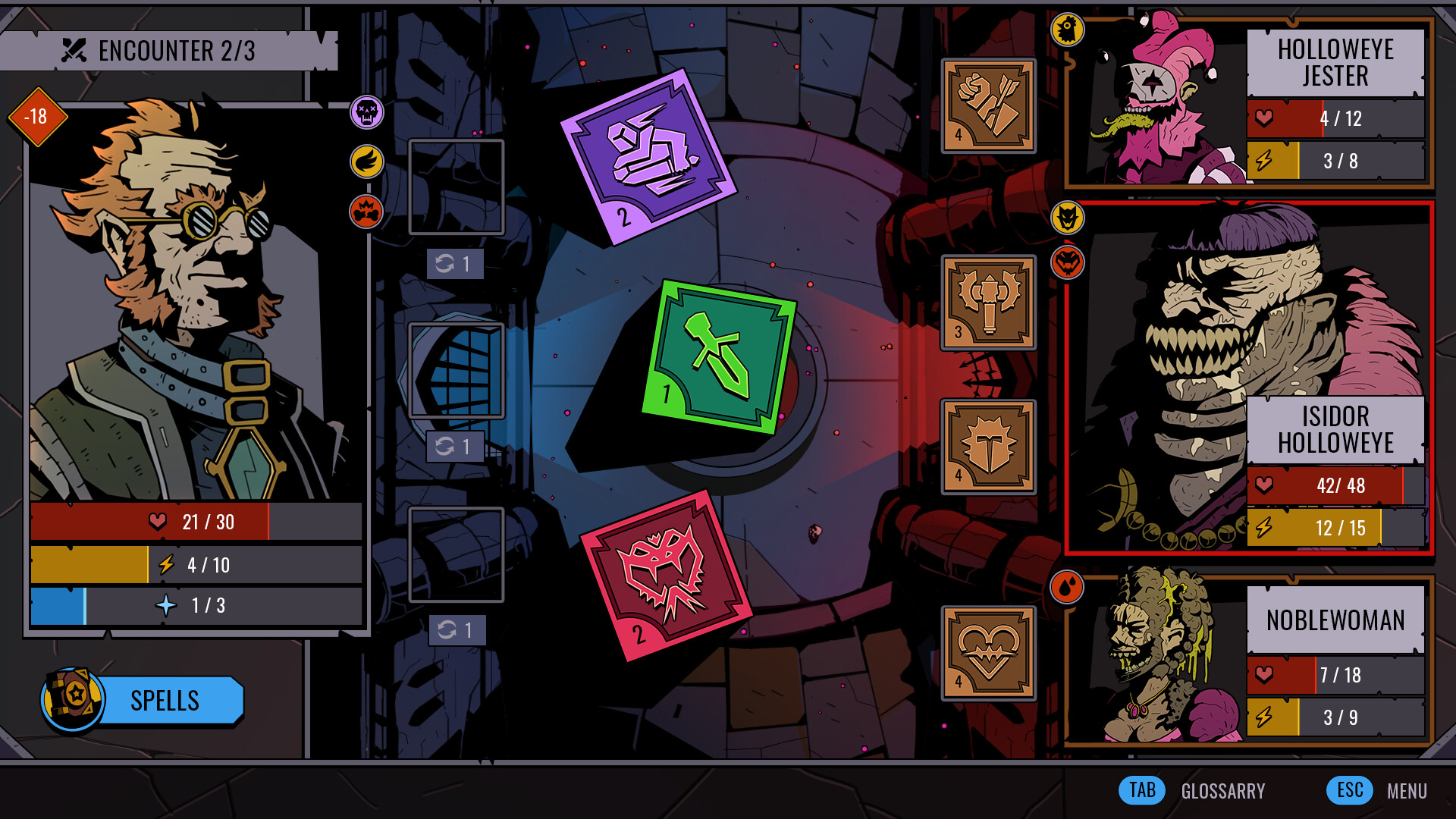Image resolution: width=1456 pixels, height=819 pixels.
Task: Inspect the purple skull status icon
Action: coord(366,112)
